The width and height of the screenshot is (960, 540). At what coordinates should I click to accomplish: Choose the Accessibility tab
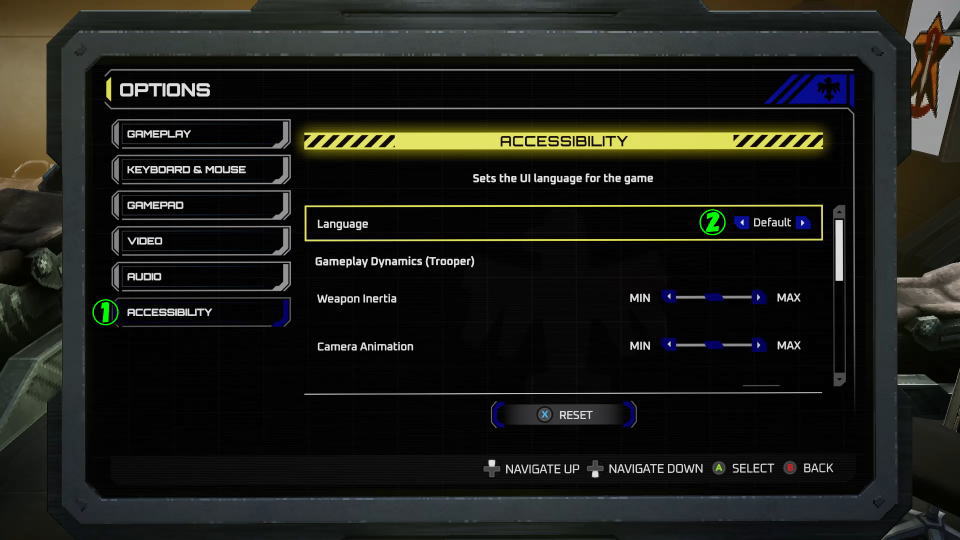coord(200,312)
